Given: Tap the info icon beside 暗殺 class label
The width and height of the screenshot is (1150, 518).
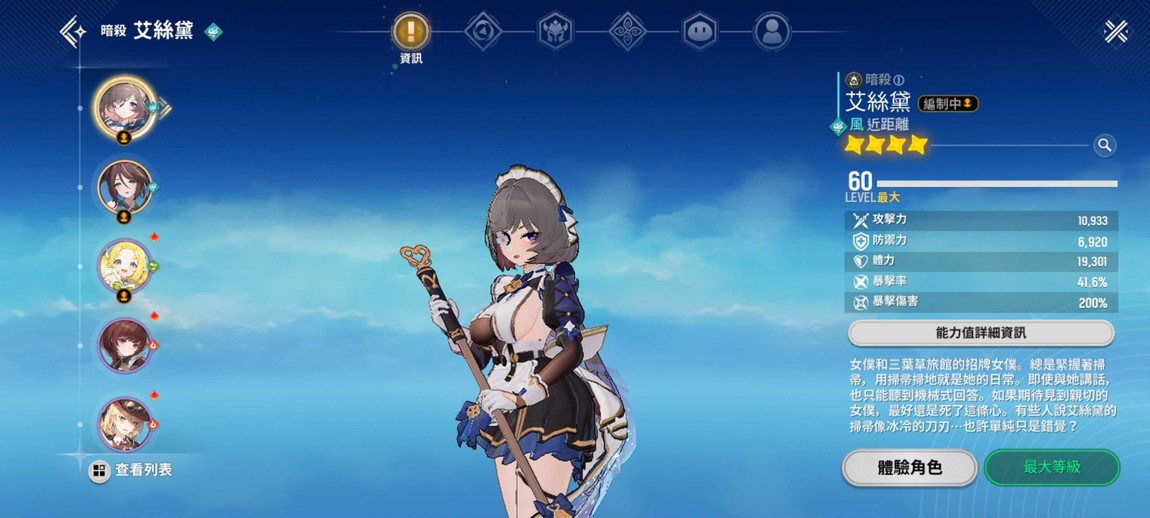Looking at the screenshot, I should pos(898,80).
